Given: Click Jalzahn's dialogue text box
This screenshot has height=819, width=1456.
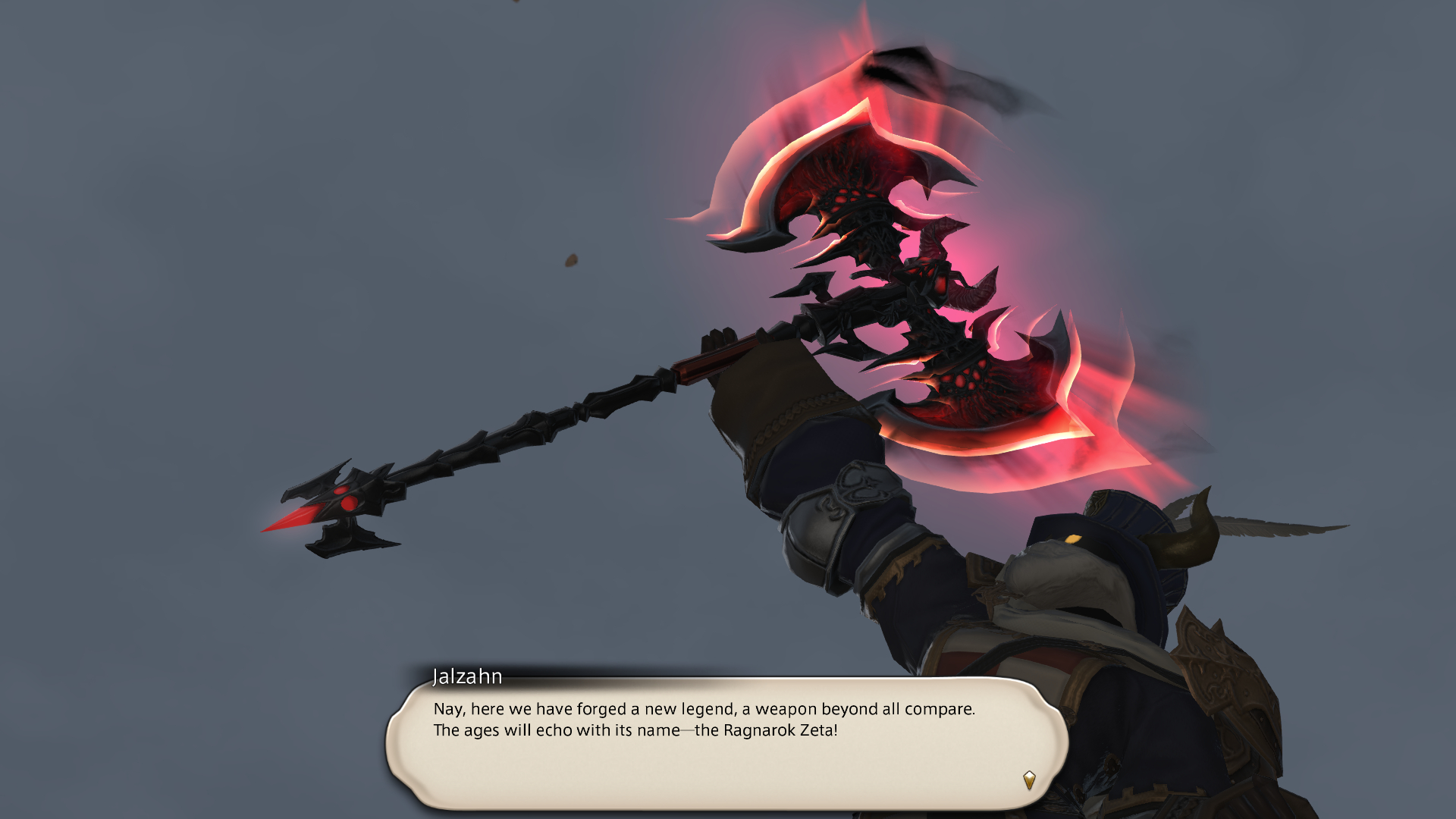Looking at the screenshot, I should pos(726,743).
